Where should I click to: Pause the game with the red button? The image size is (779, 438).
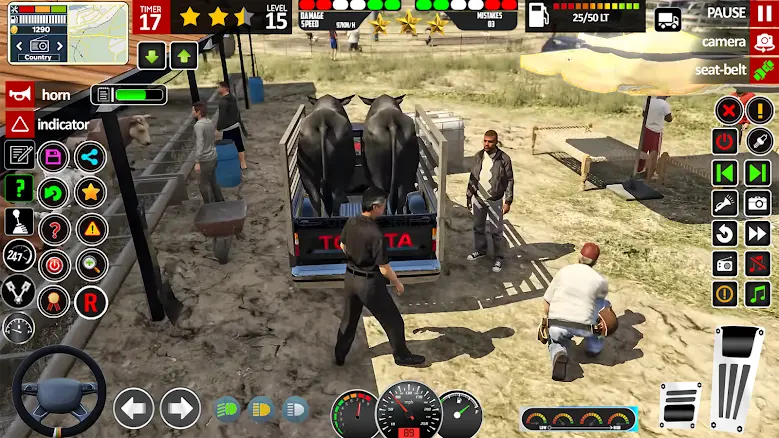pos(764,13)
